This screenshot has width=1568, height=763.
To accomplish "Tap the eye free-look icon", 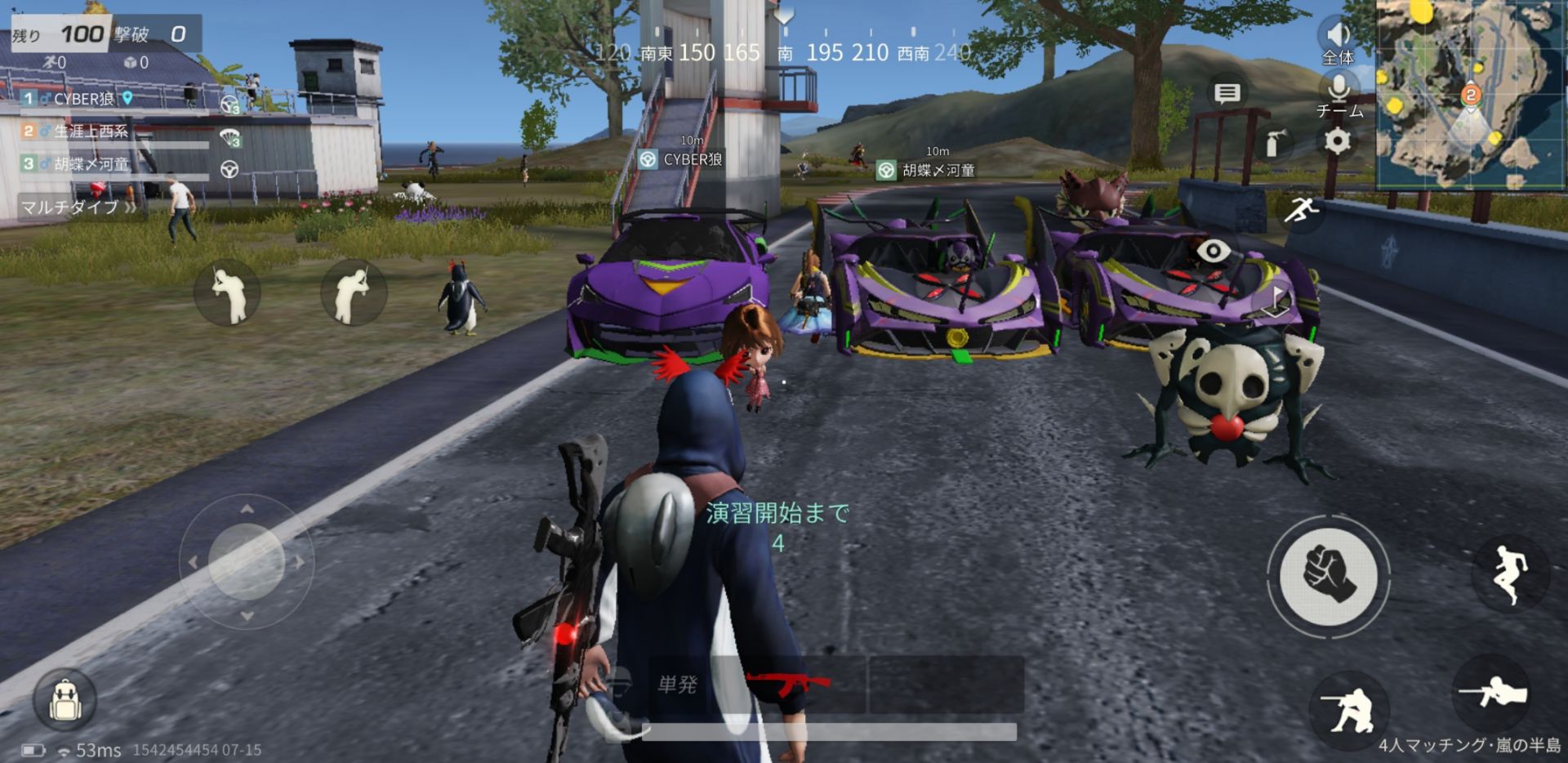I will (1213, 251).
